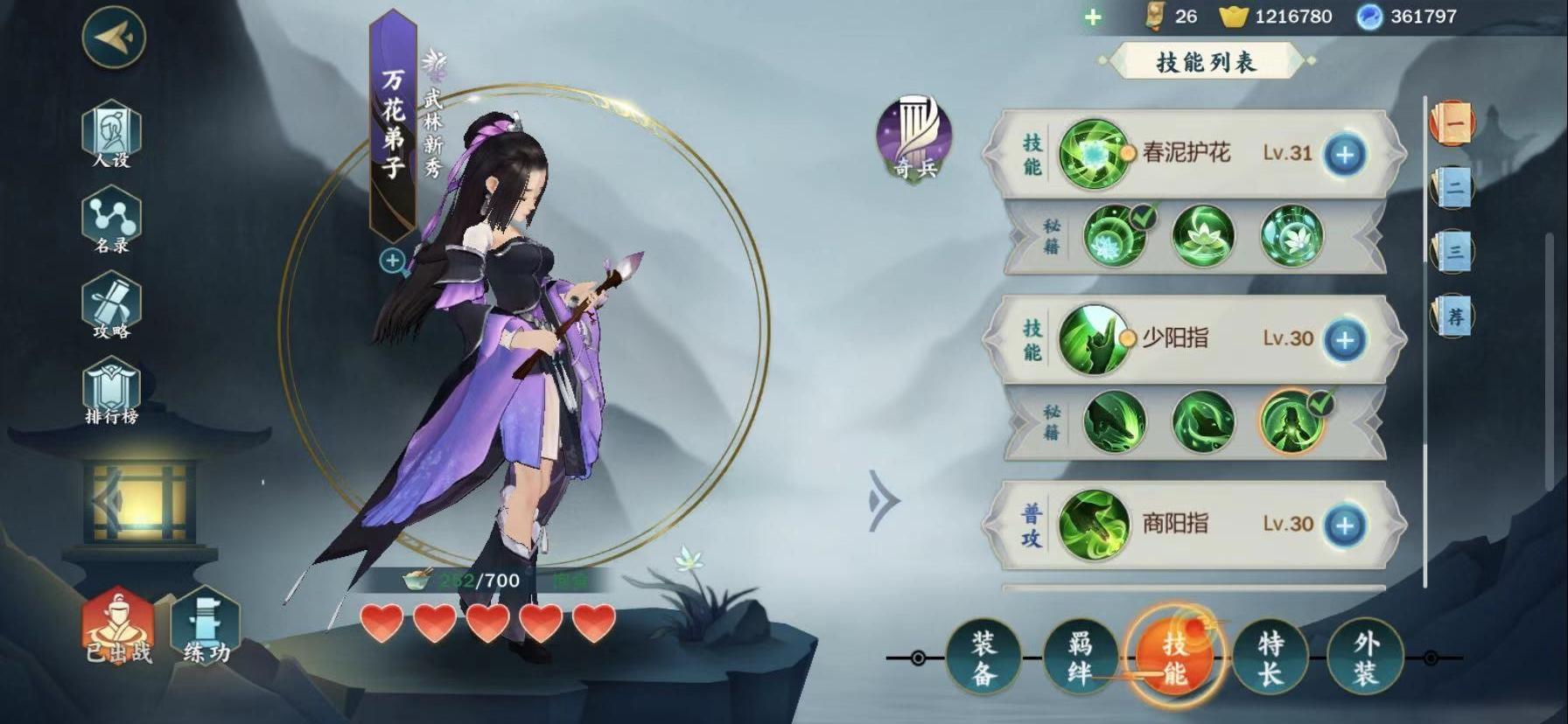Open the 名录 roster menu
The image size is (1568, 724).
[111, 220]
